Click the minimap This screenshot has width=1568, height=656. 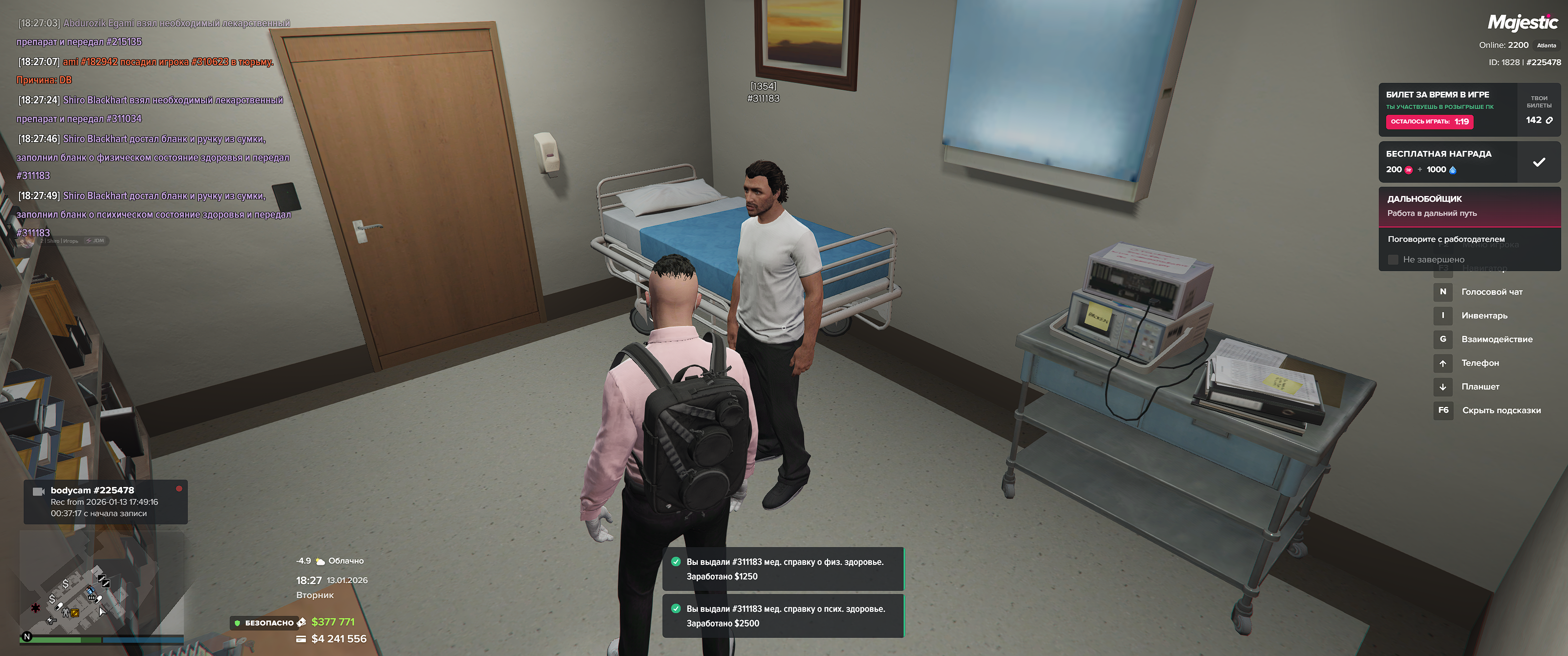point(102,584)
